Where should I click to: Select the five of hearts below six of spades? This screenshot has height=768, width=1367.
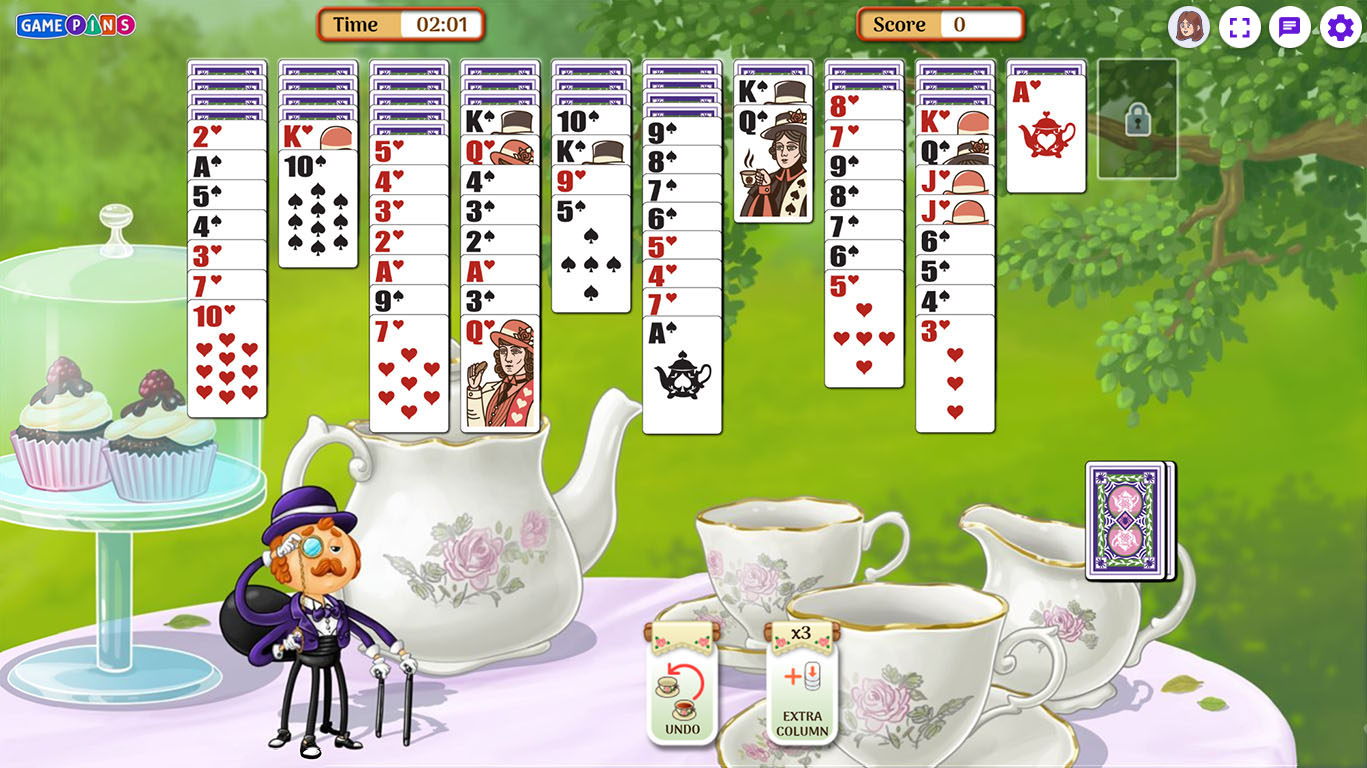pyautogui.click(x=864, y=330)
